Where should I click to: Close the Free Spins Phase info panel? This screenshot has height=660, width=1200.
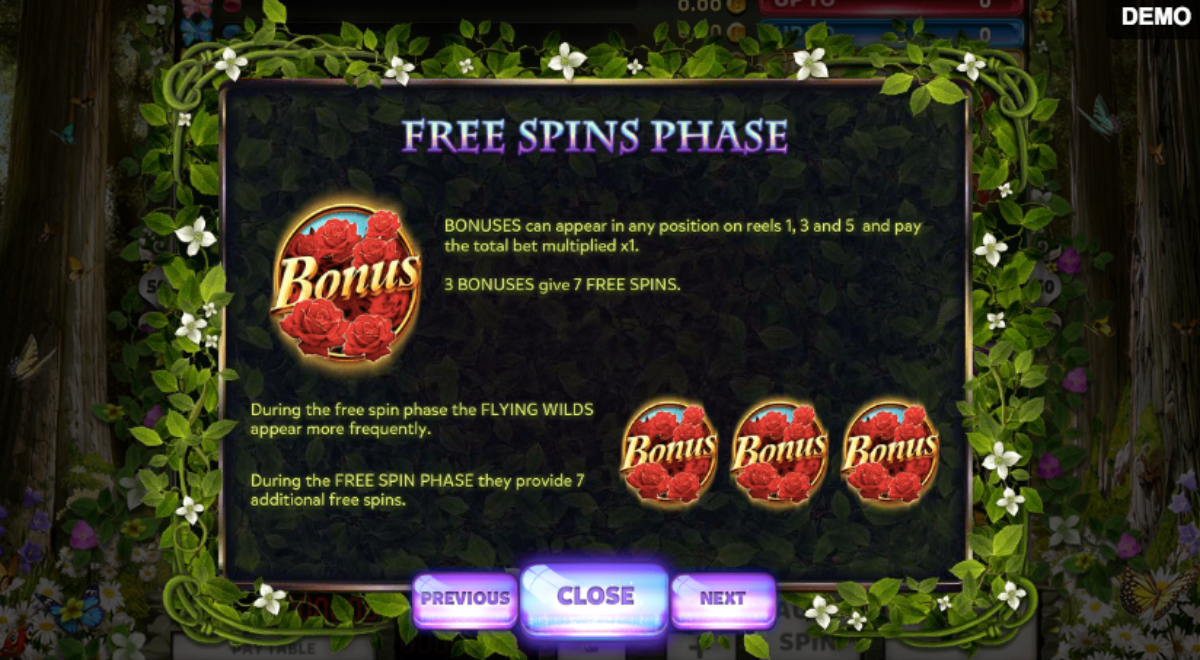tap(595, 597)
